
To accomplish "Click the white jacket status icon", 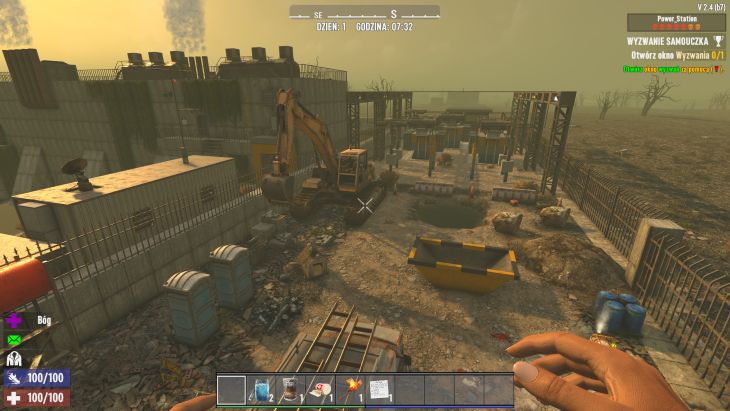I will pyautogui.click(x=14, y=359).
